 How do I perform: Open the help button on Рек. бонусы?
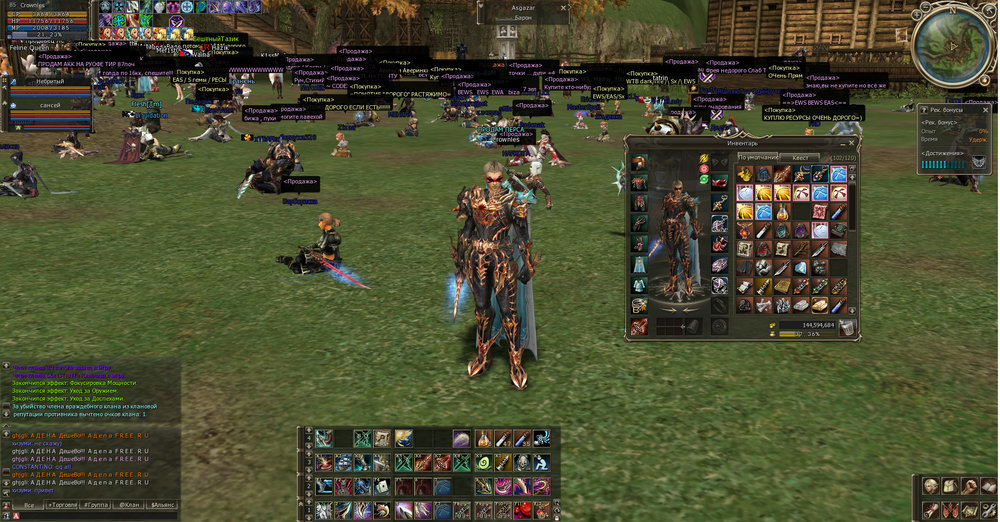[925, 108]
